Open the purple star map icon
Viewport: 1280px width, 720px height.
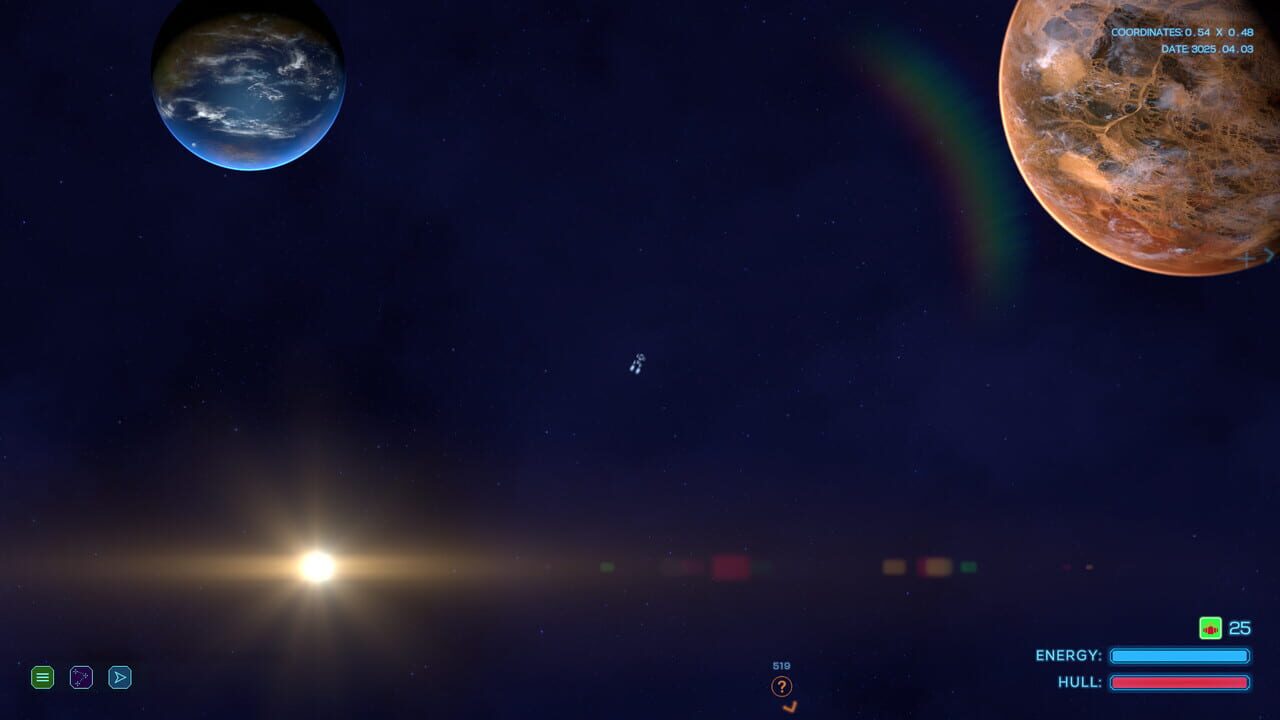pyautogui.click(x=81, y=677)
